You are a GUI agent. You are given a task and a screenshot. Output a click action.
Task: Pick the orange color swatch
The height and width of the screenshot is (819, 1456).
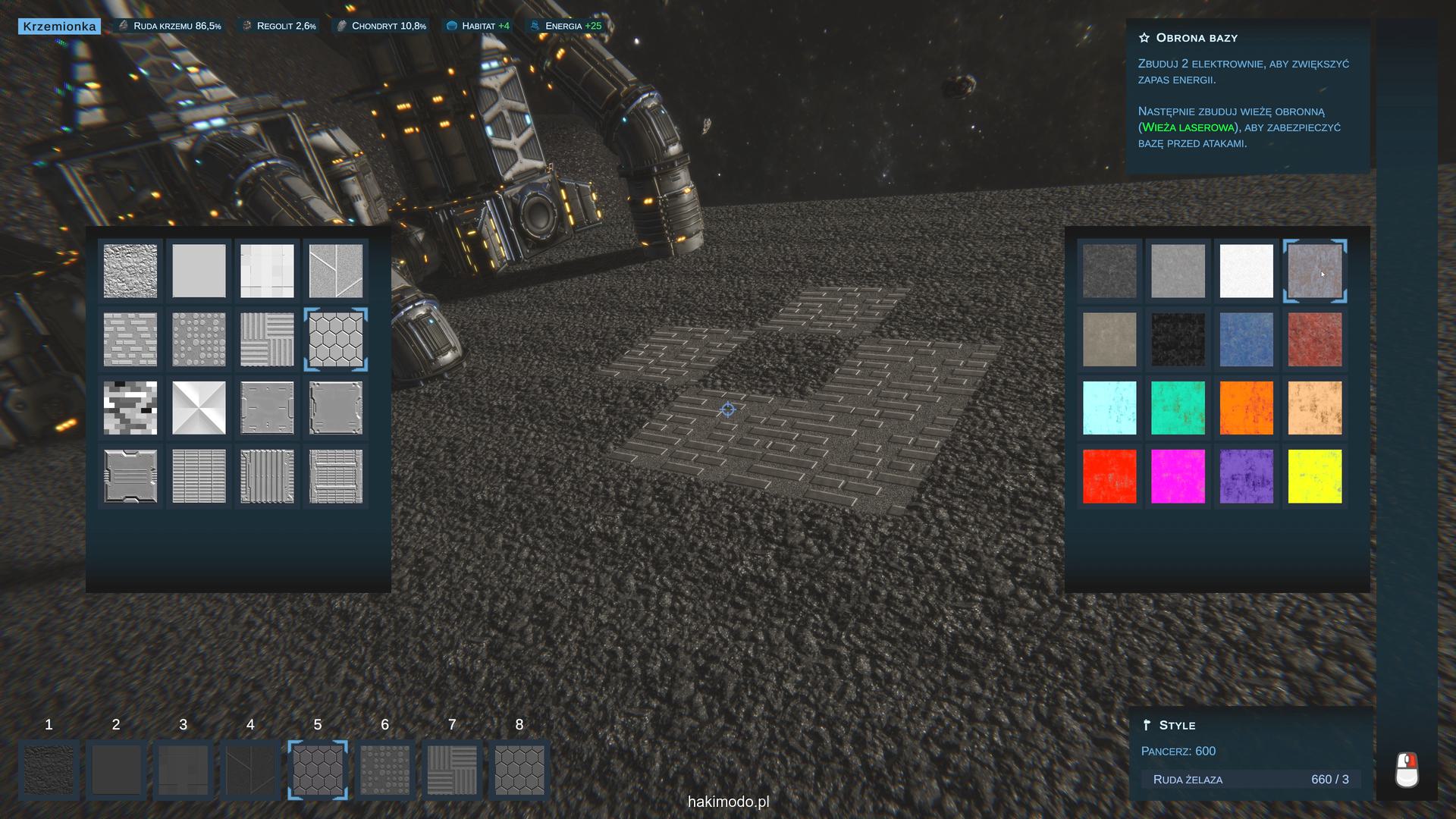(1246, 408)
